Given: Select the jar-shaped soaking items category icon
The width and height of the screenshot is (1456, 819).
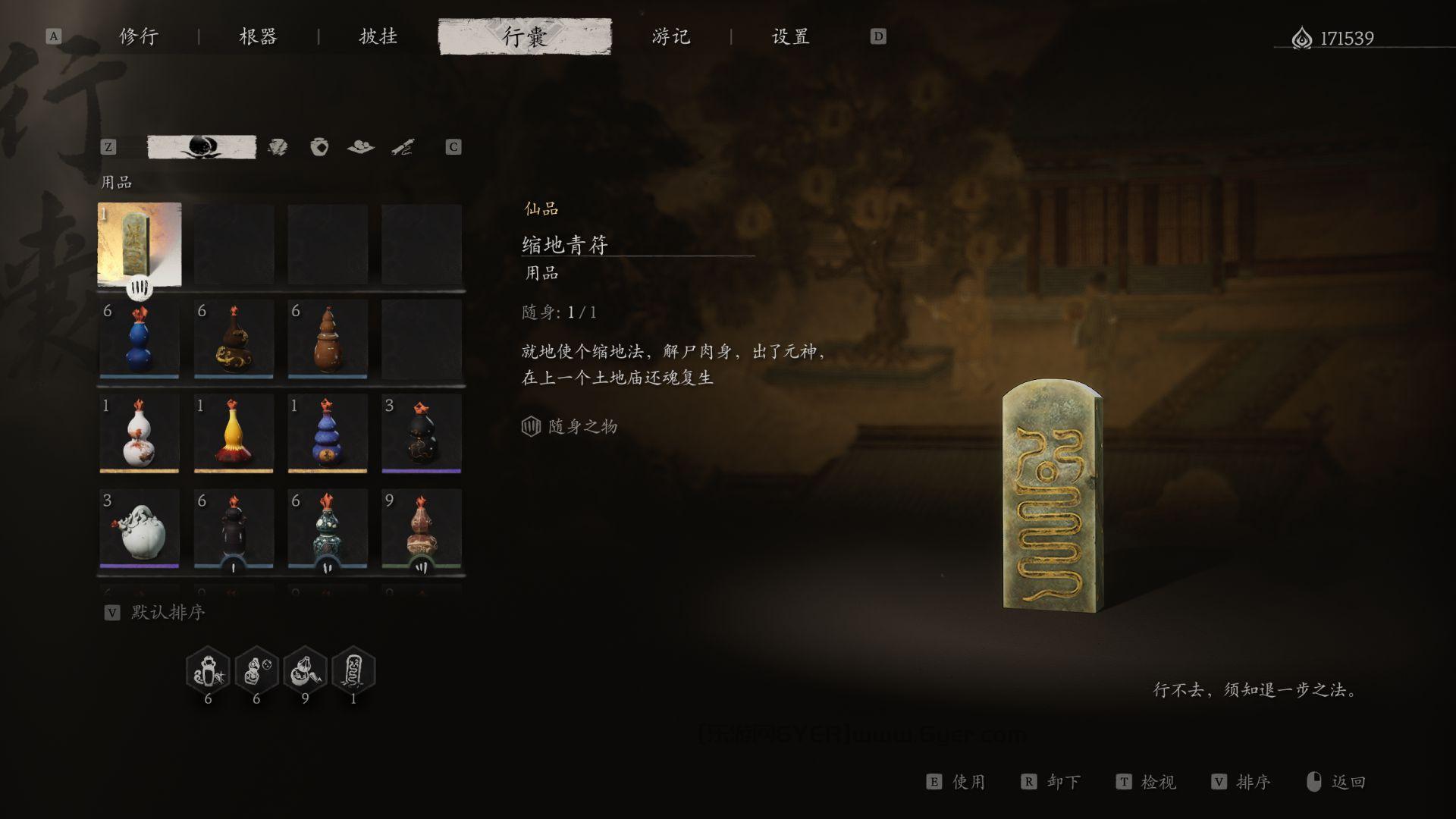Looking at the screenshot, I should 319,147.
